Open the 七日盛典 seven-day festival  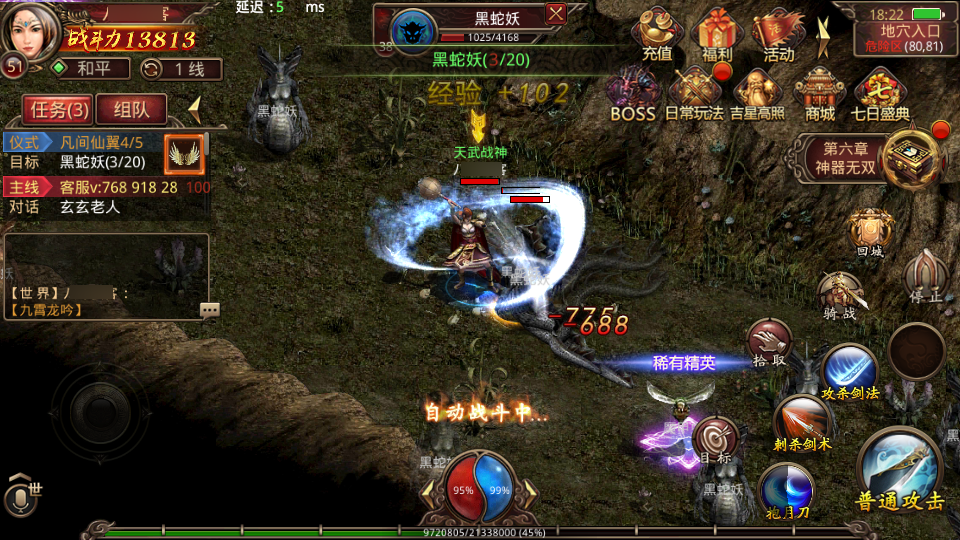pos(881,93)
